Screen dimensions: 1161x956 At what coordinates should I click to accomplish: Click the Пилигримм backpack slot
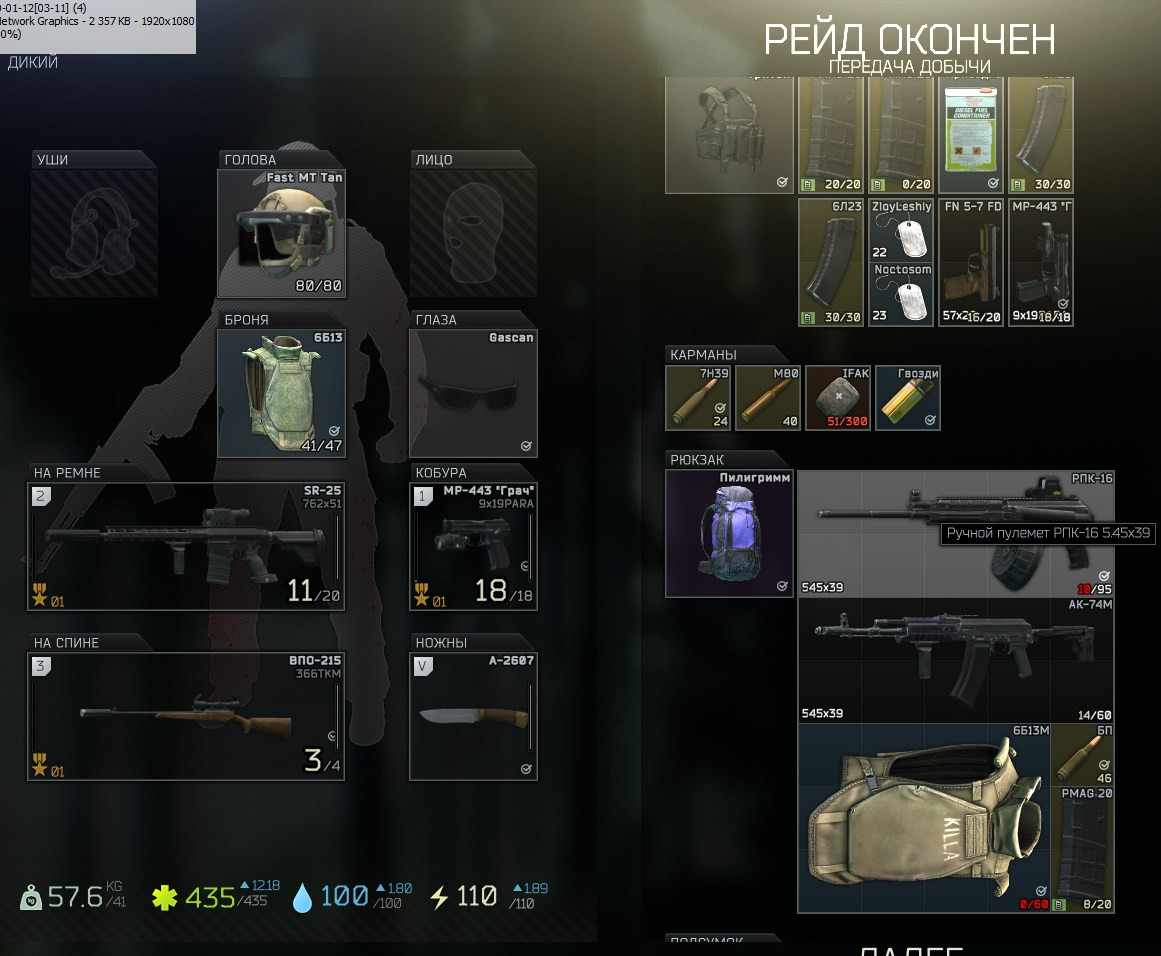pos(729,533)
